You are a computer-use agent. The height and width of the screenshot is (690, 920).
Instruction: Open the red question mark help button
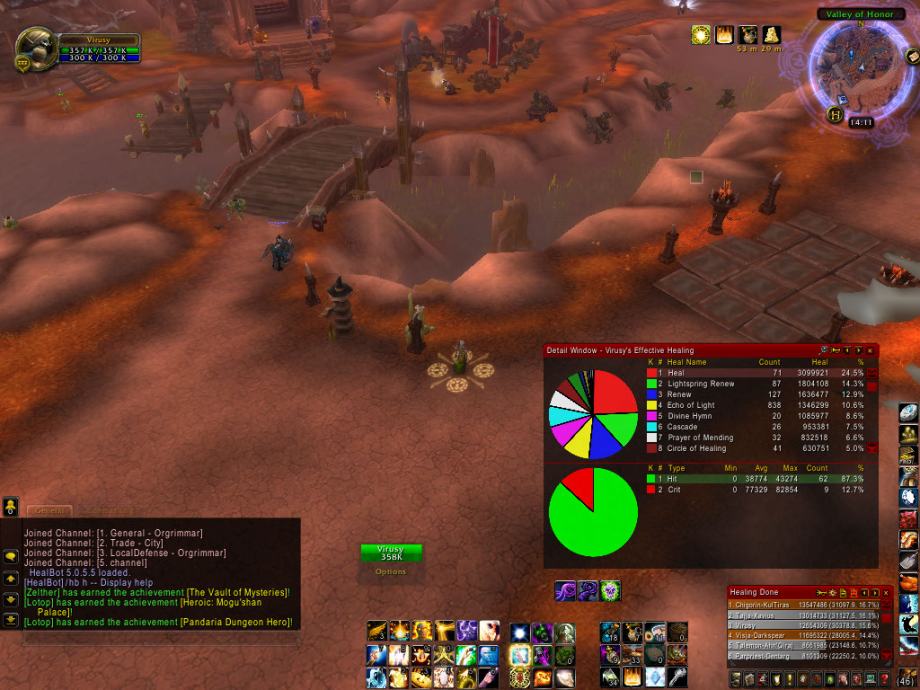tap(885, 679)
